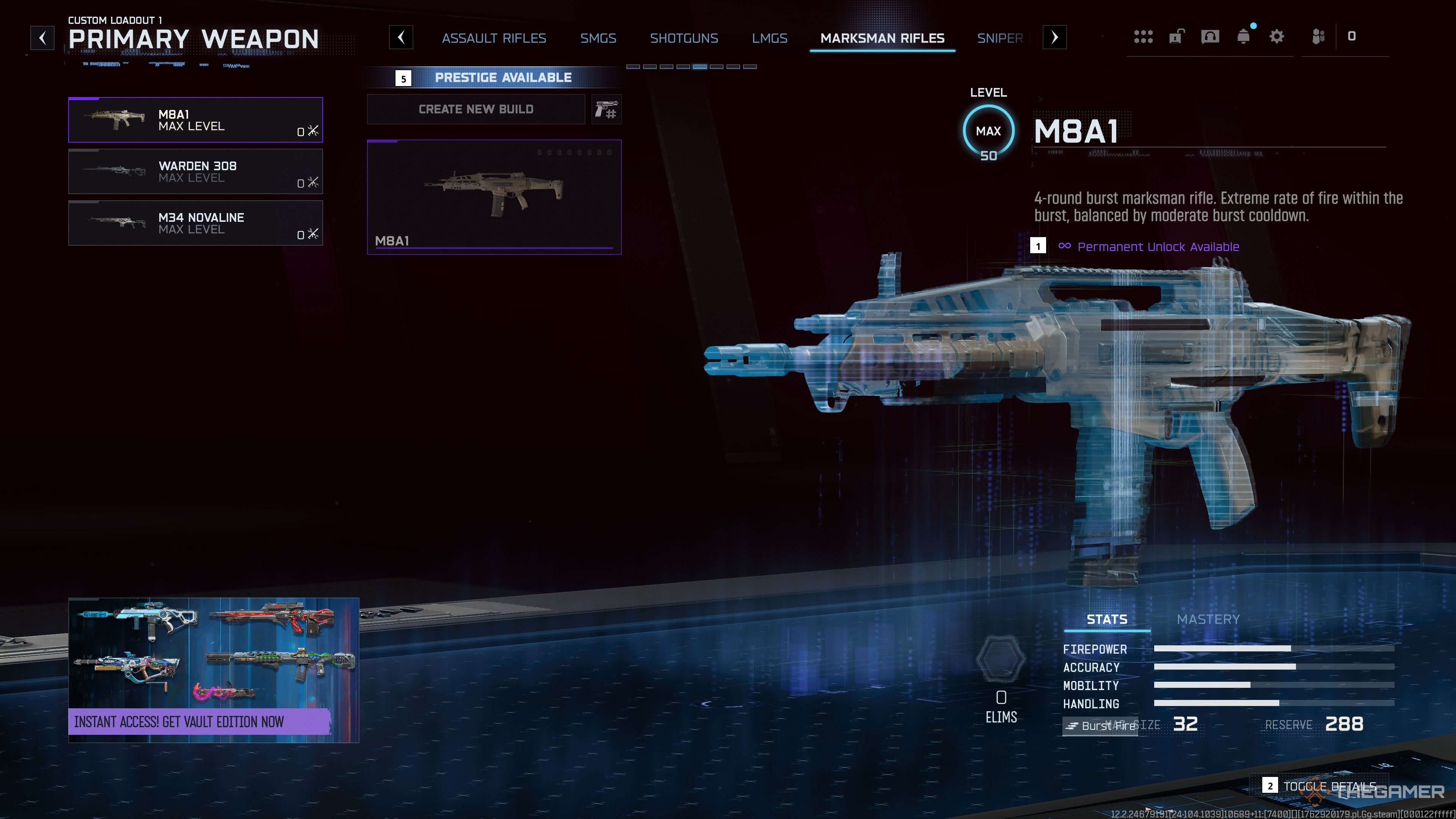Show the Stats tab
This screenshot has height=819, width=1456.
click(x=1106, y=620)
